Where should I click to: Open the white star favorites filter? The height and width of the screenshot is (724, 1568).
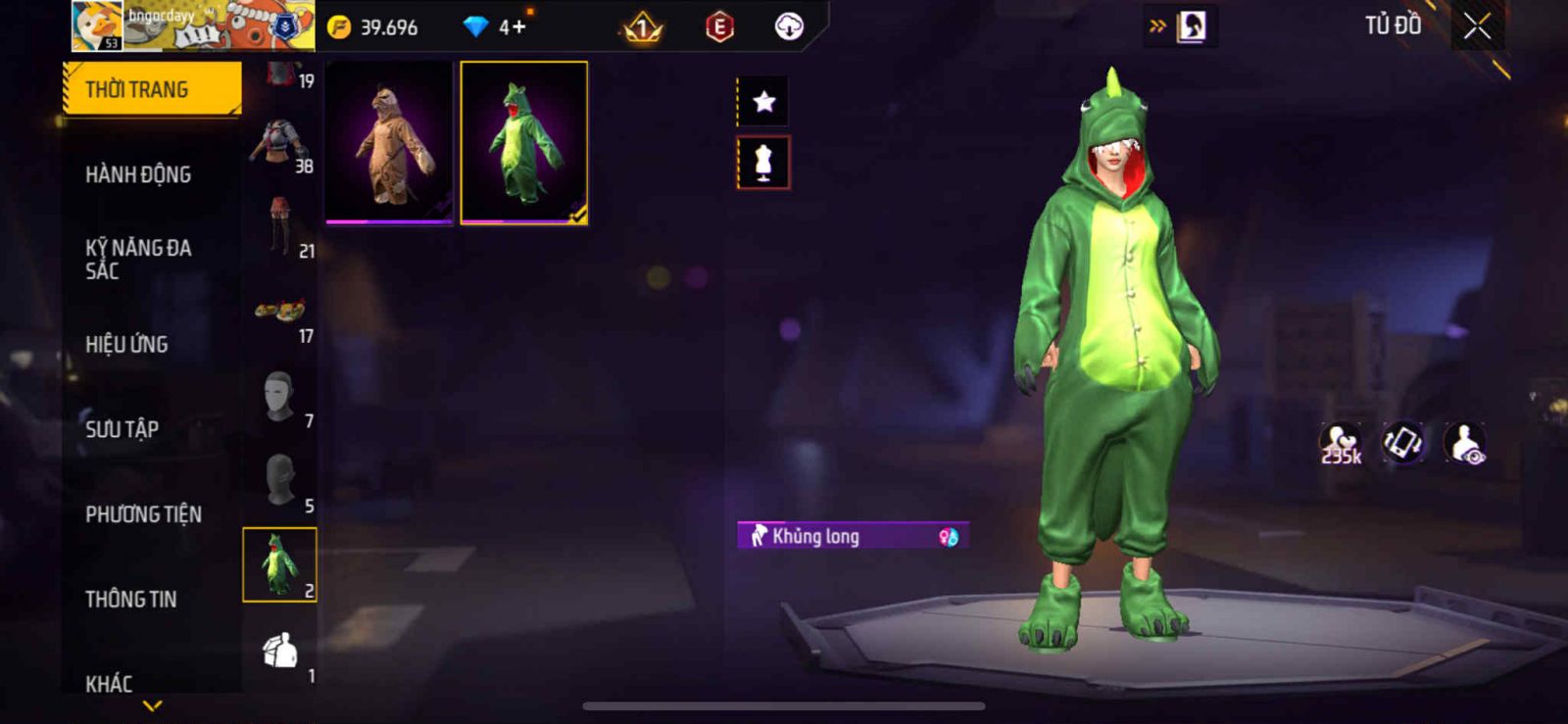pos(763,101)
